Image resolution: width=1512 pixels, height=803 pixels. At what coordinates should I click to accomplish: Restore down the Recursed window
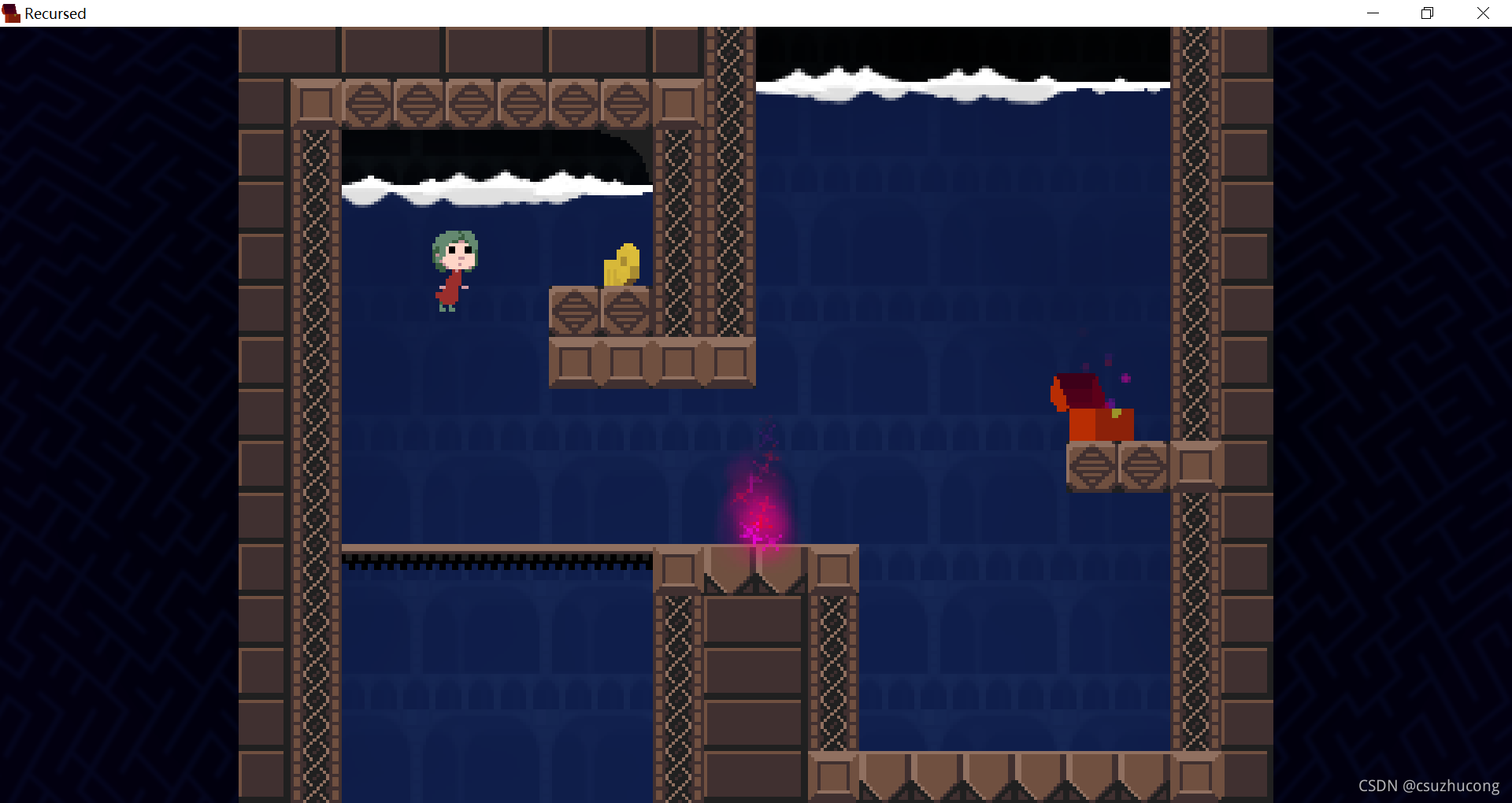(x=1427, y=13)
